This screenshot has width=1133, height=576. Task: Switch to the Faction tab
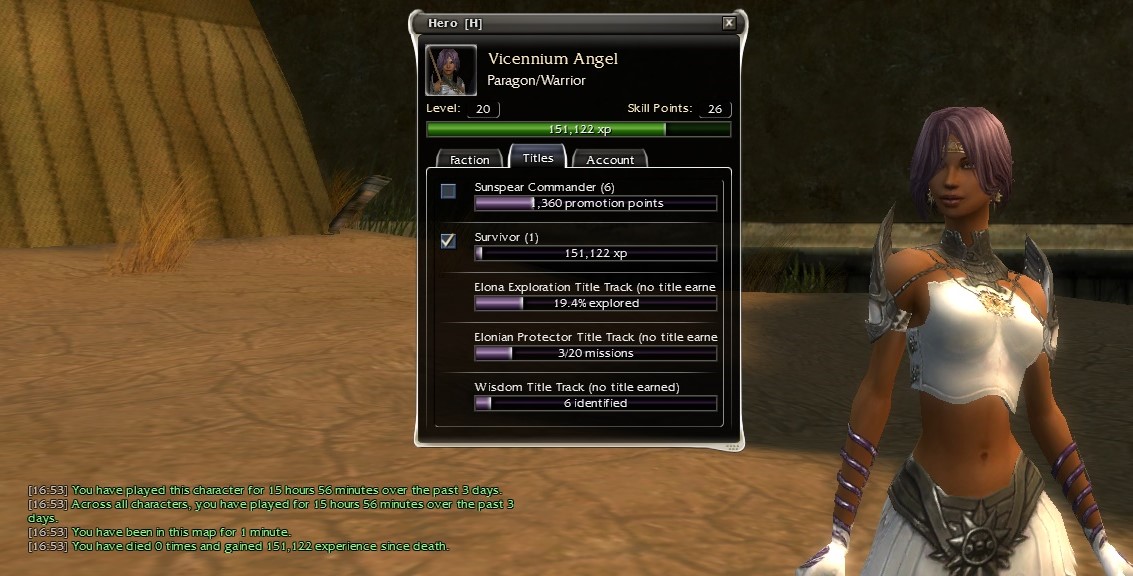click(x=469, y=159)
